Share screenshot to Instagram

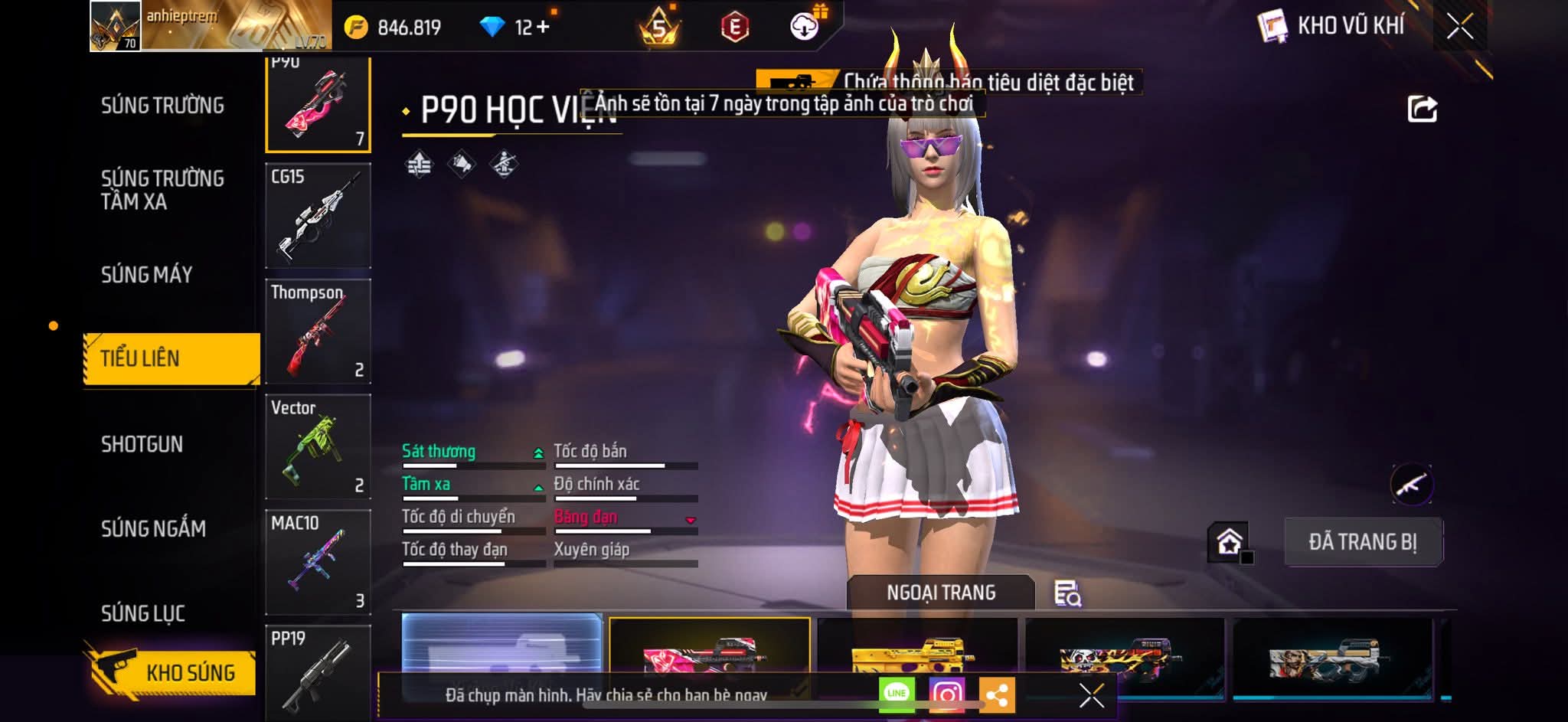coord(946,694)
